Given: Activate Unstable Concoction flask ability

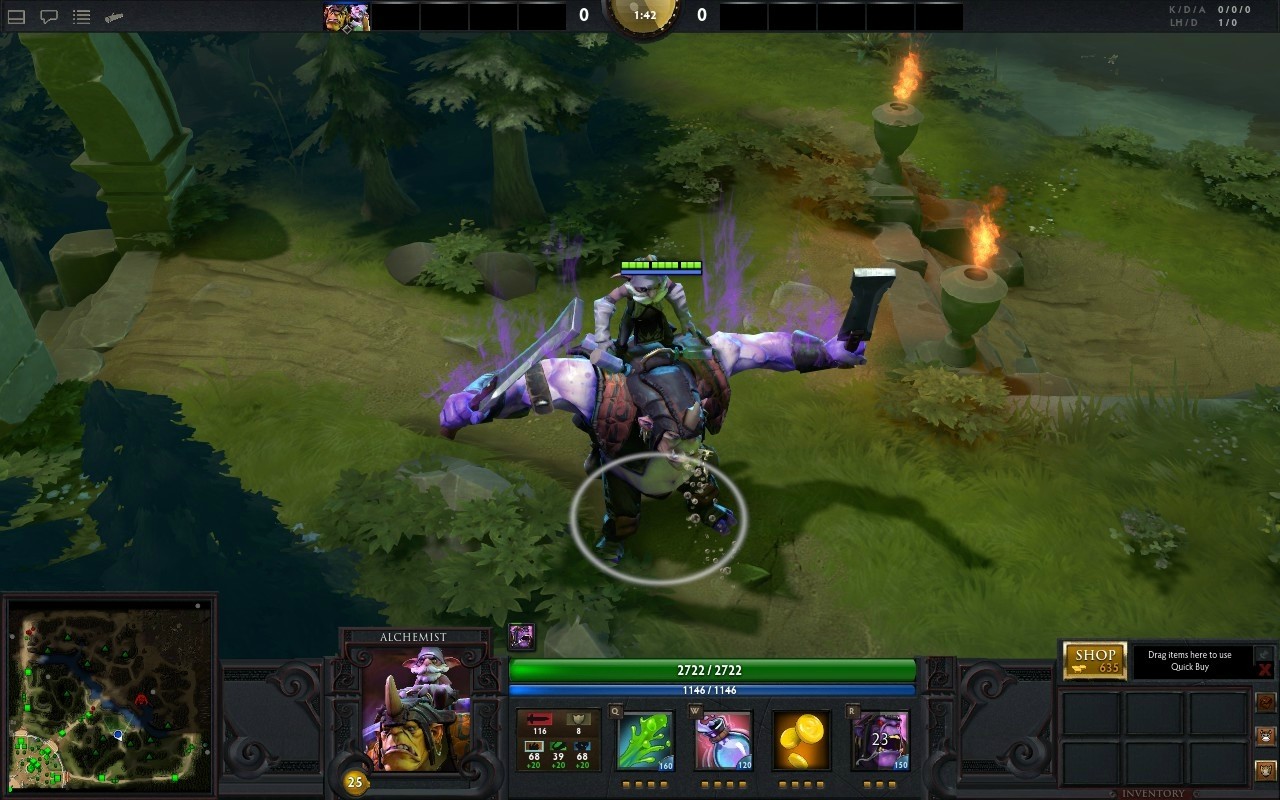Looking at the screenshot, I should 723,741.
